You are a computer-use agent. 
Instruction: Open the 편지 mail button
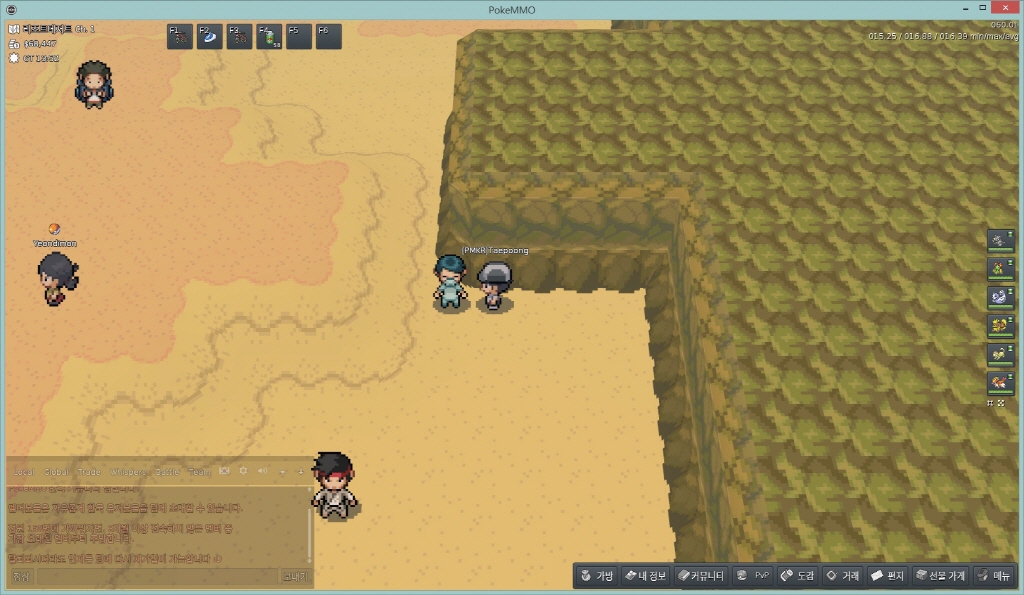click(x=887, y=576)
